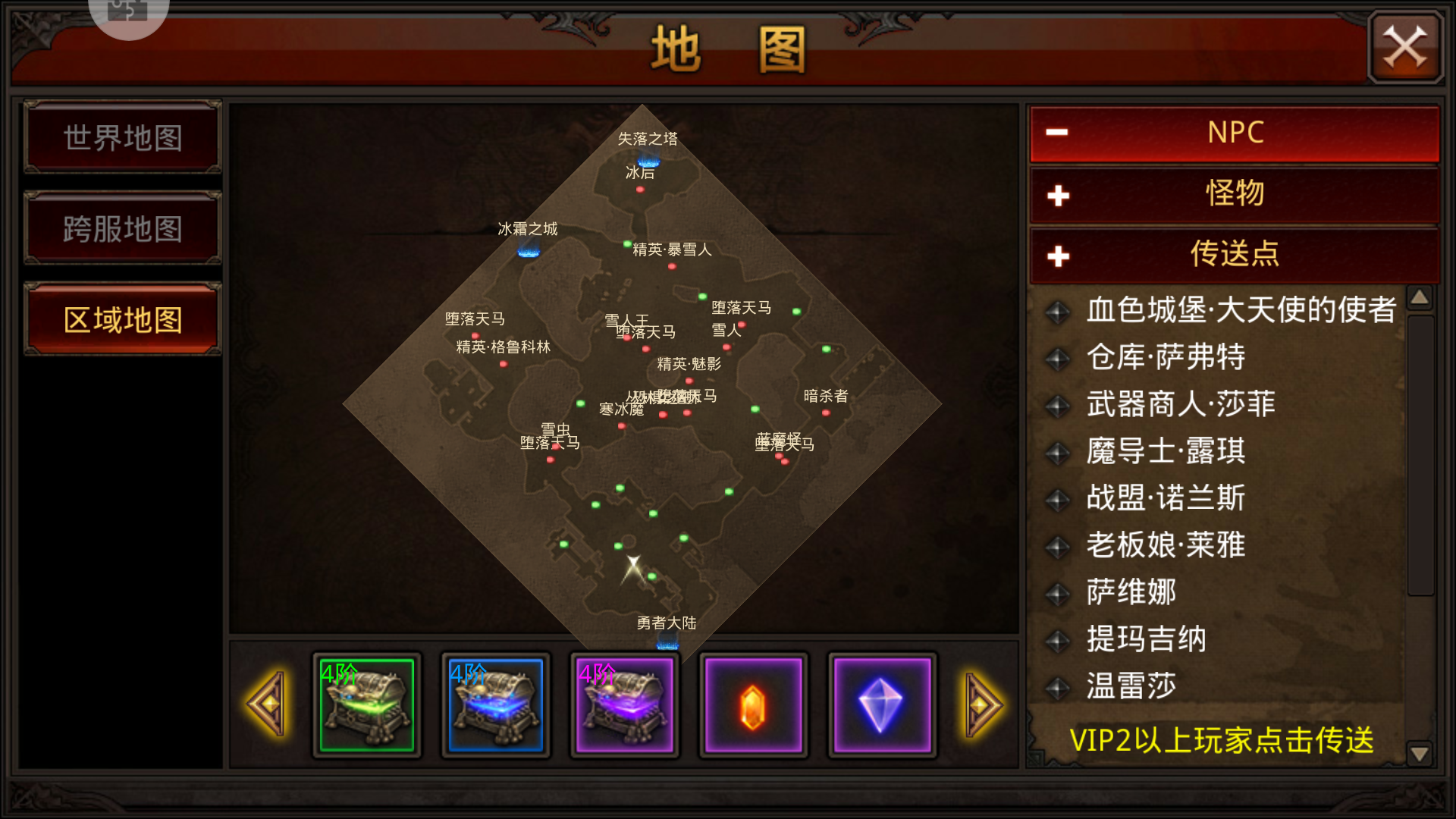The height and width of the screenshot is (819, 1456).
Task: Select the purple 4阶 treasure chest
Action: 623,705
